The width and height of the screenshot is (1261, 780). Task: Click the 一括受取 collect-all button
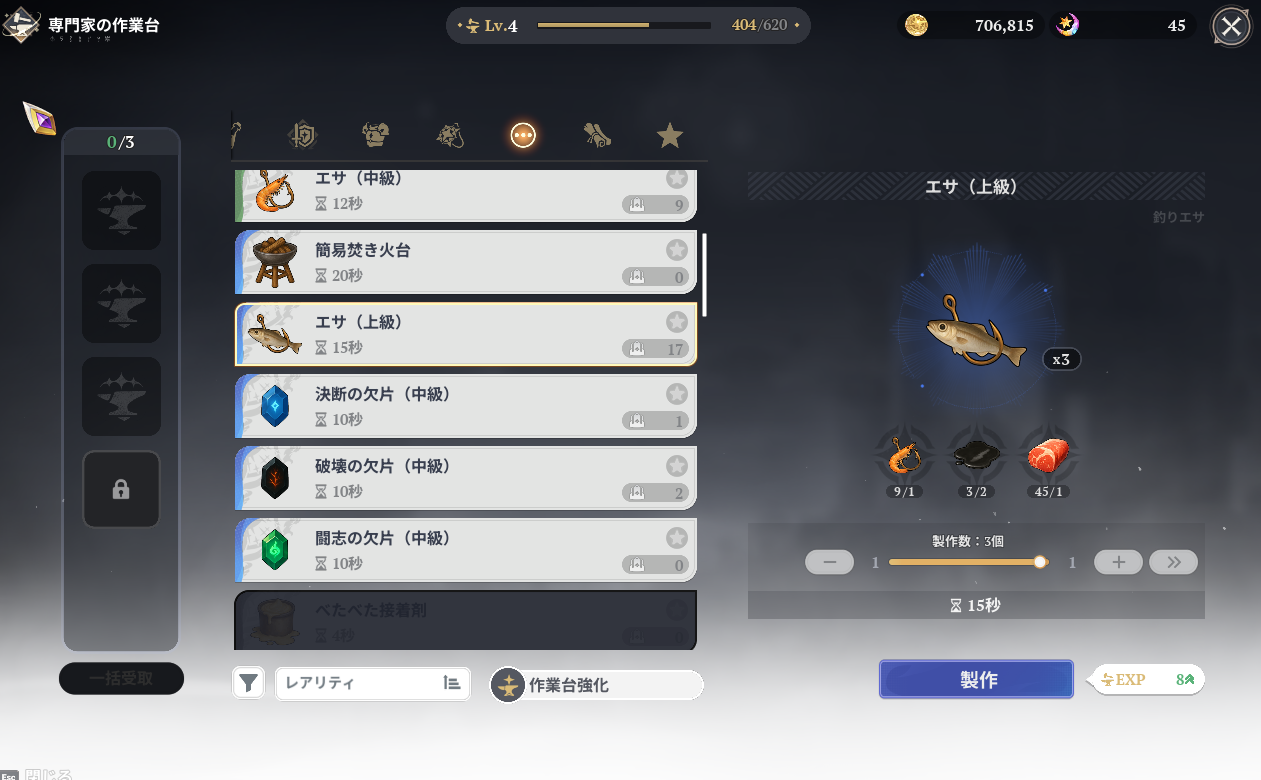(x=121, y=678)
